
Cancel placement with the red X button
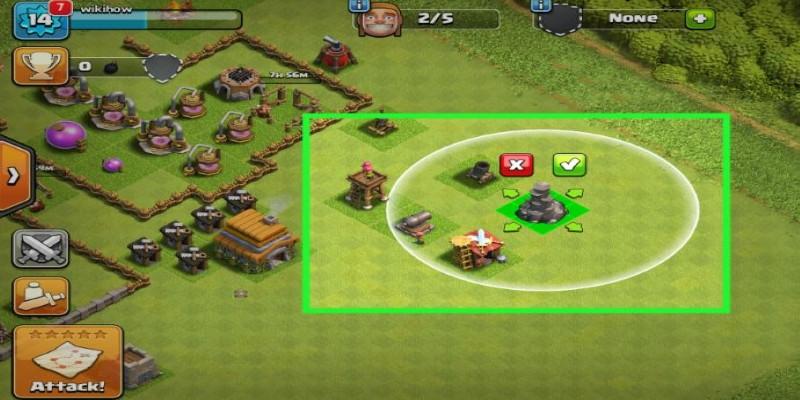point(515,165)
